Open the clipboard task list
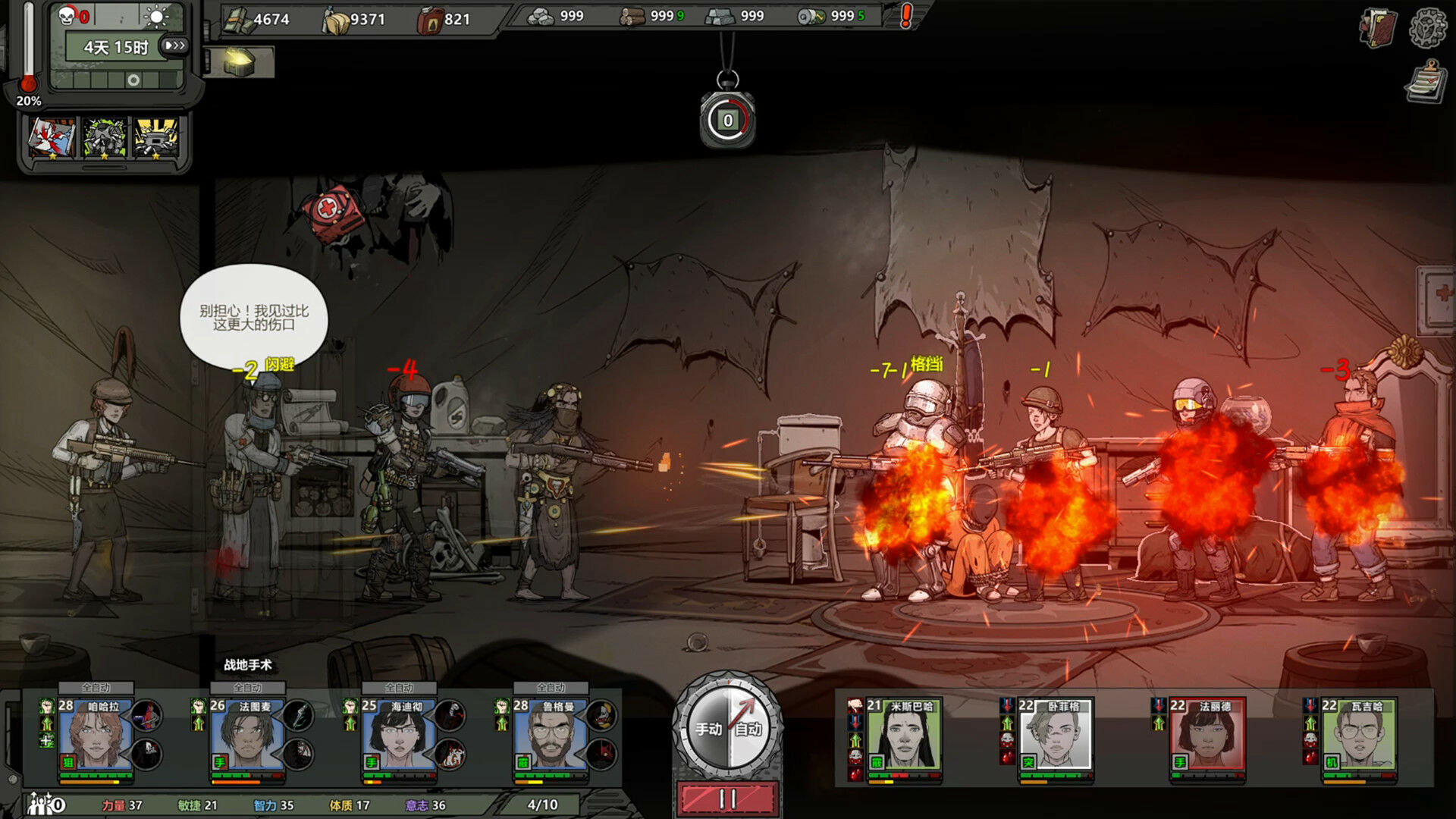This screenshot has height=819, width=1456. (1426, 83)
